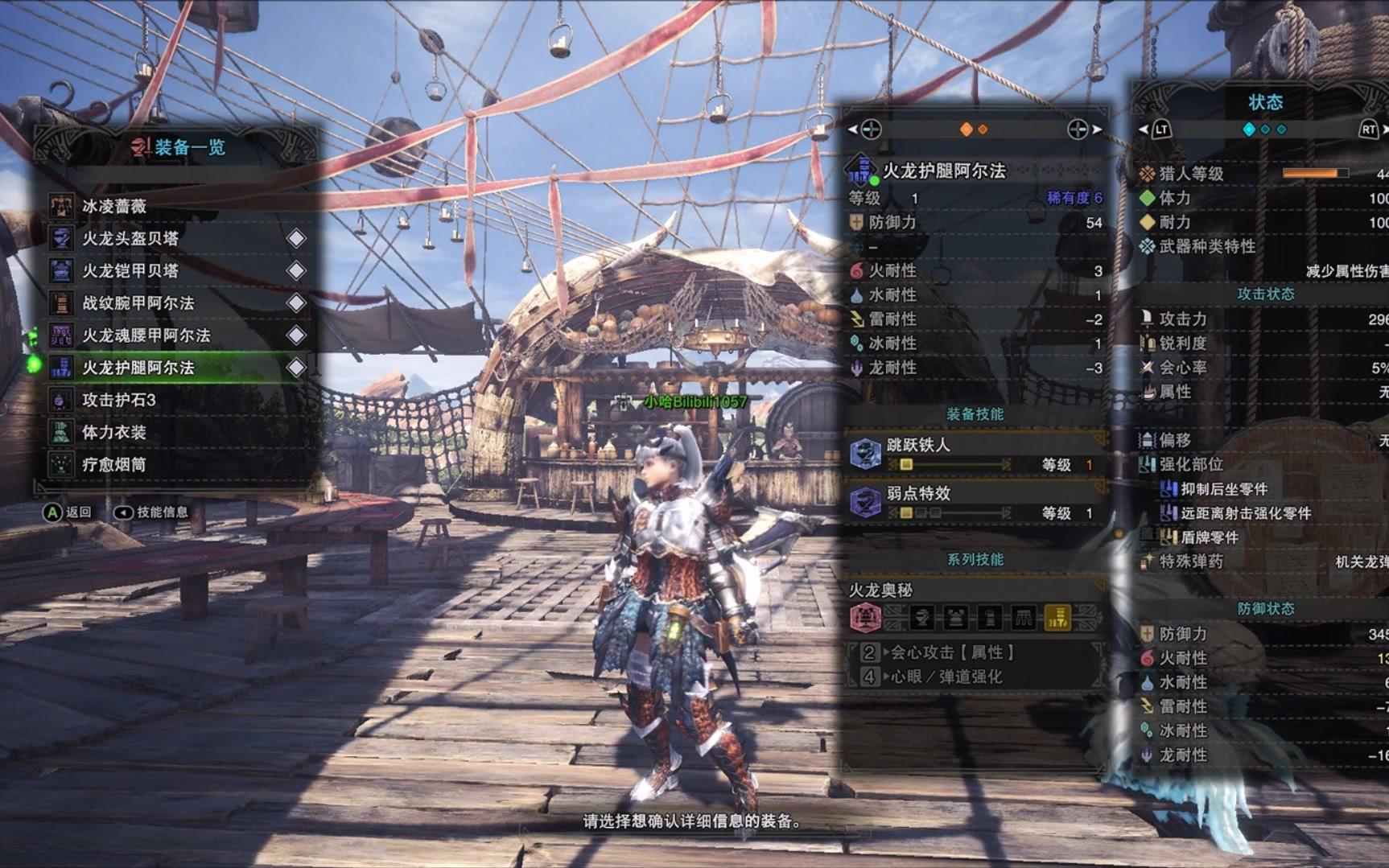Show the 会心攻击【属性】 set bonus
This screenshot has height=868, width=1389.
953,652
